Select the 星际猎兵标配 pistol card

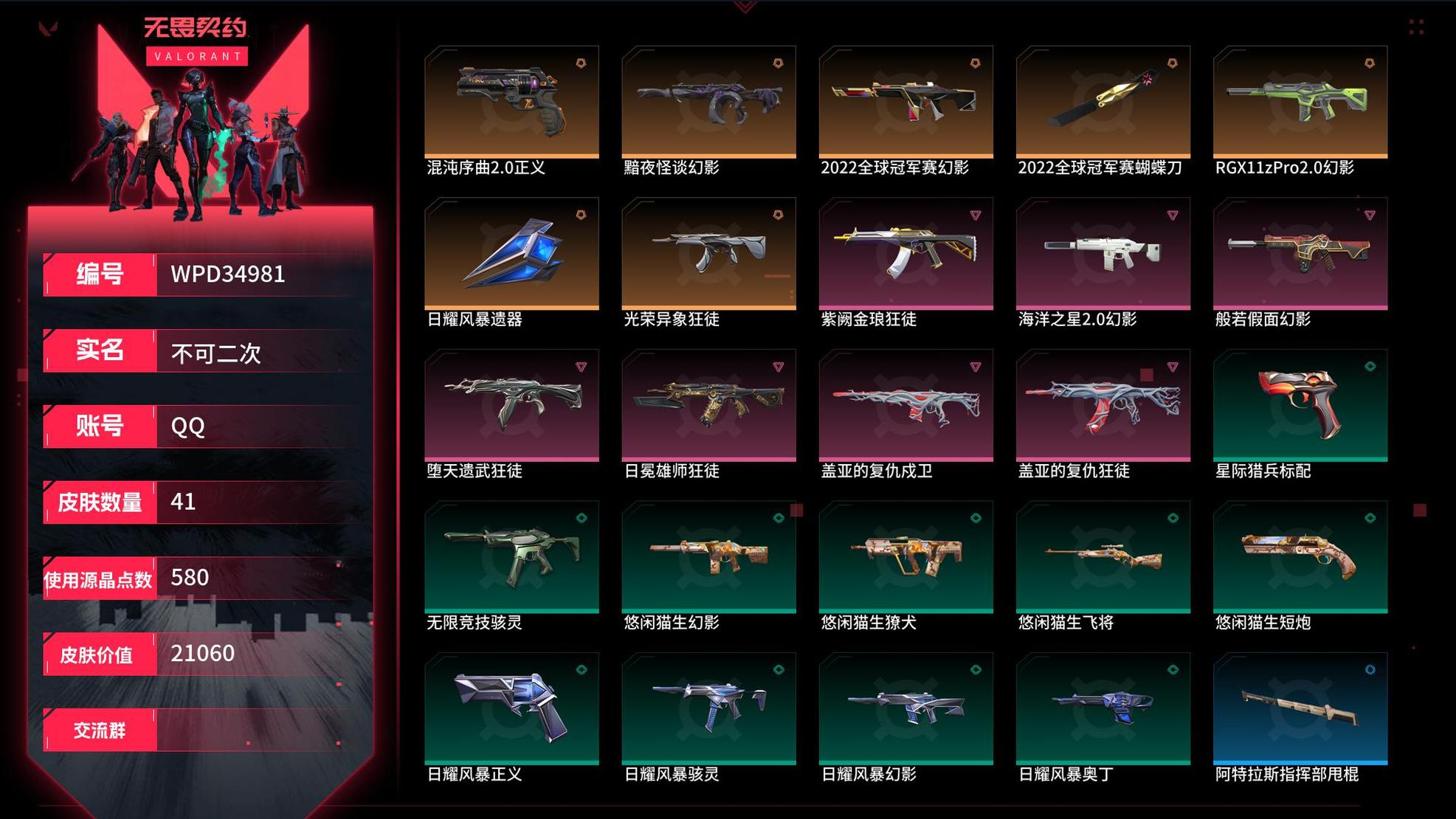pyautogui.click(x=1300, y=405)
